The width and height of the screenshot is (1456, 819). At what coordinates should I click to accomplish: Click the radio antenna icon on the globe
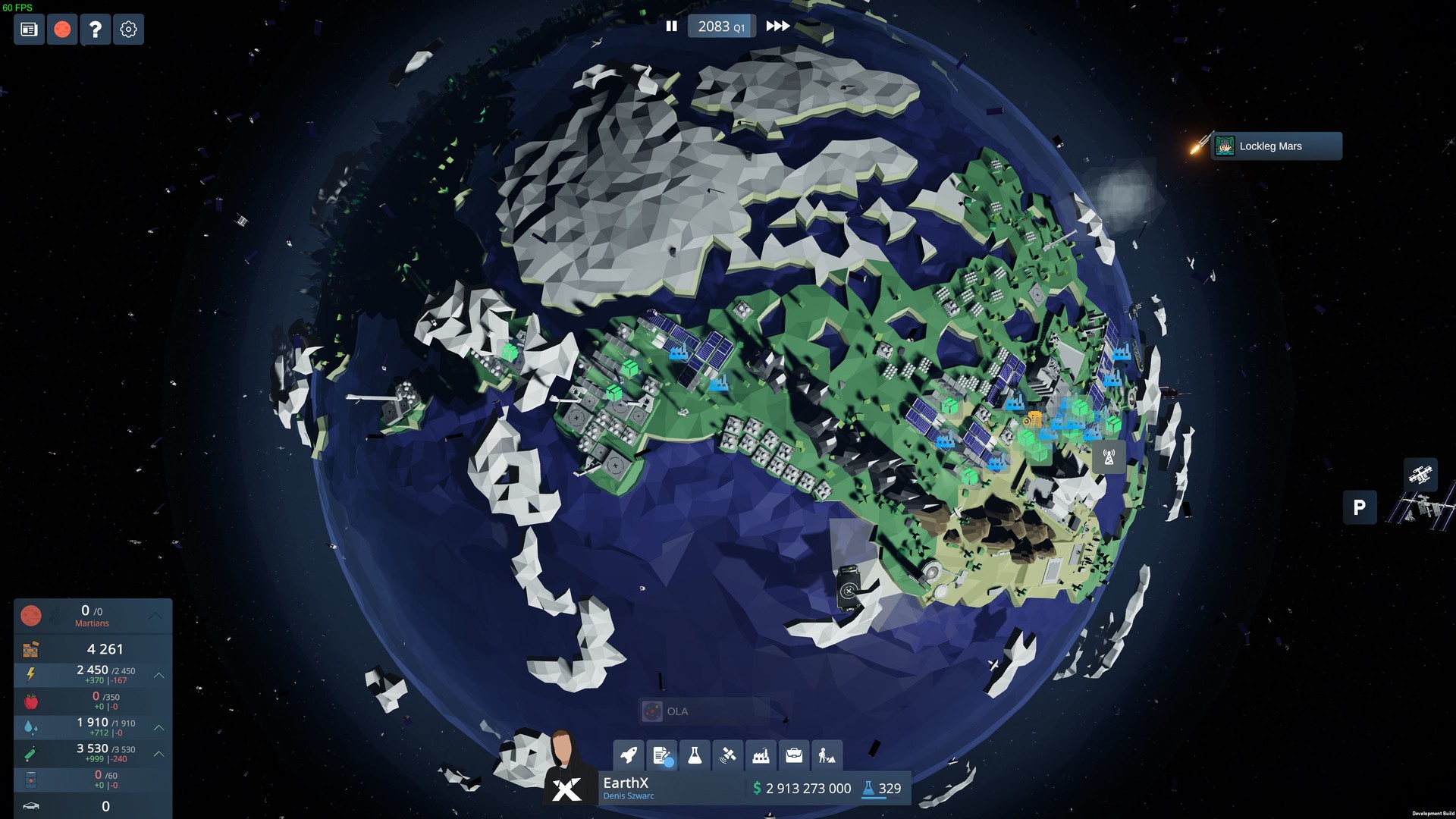click(1109, 457)
